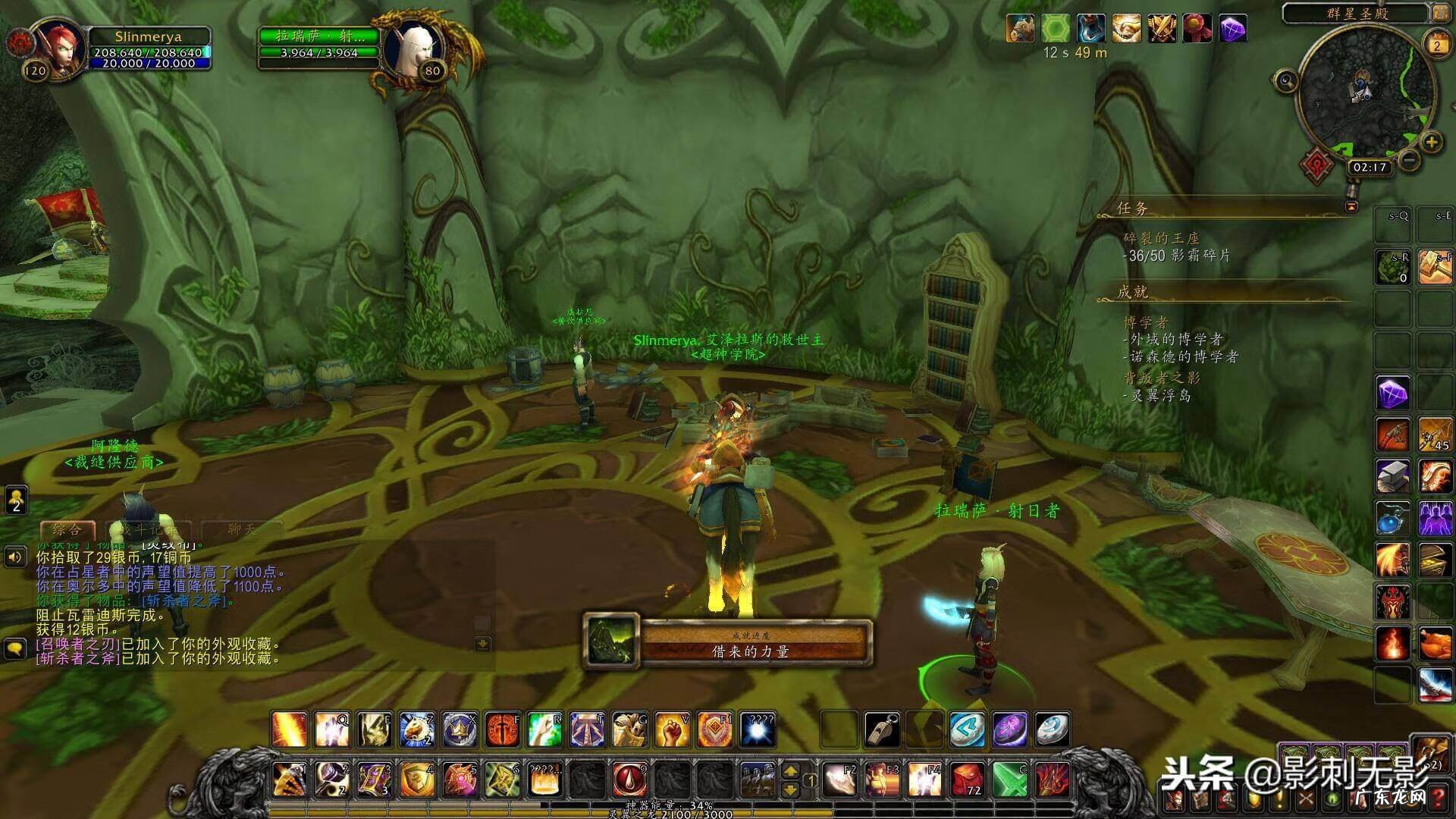The width and height of the screenshot is (1456, 819).
Task: Activate the red blood drop ability on slot 9
Action: 630,779
